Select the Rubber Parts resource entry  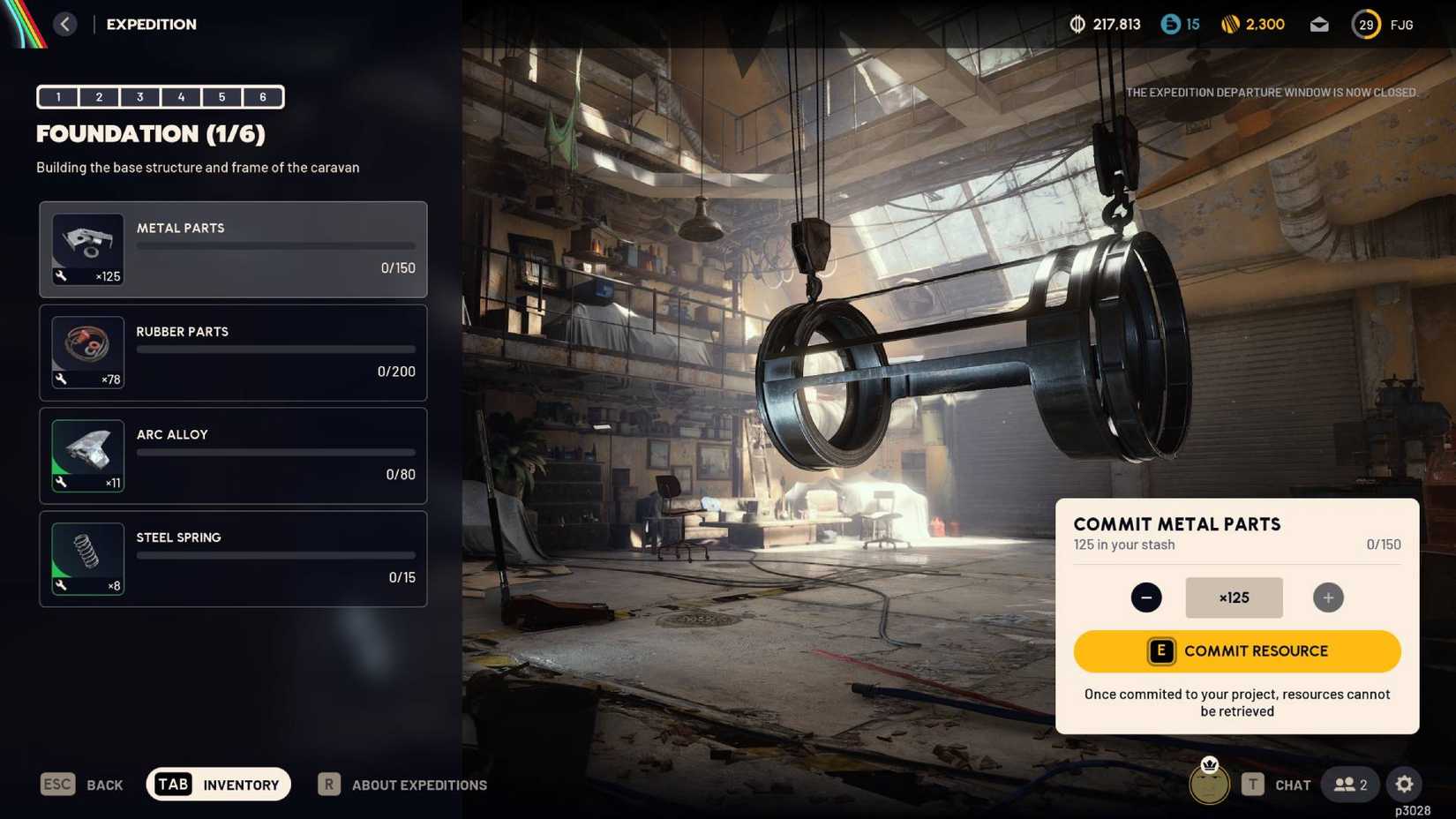tap(232, 352)
